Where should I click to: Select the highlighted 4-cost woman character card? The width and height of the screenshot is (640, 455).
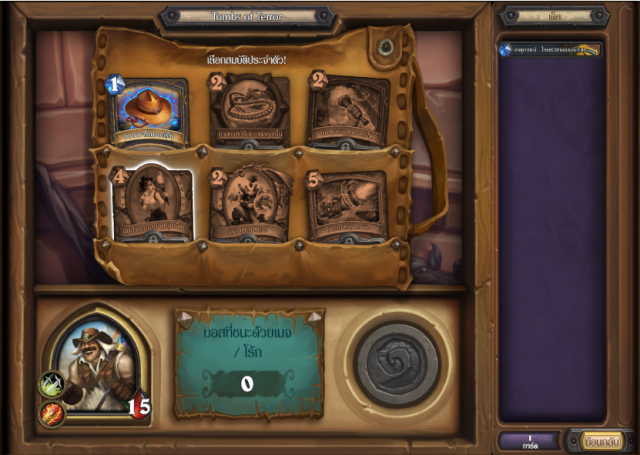coord(151,205)
